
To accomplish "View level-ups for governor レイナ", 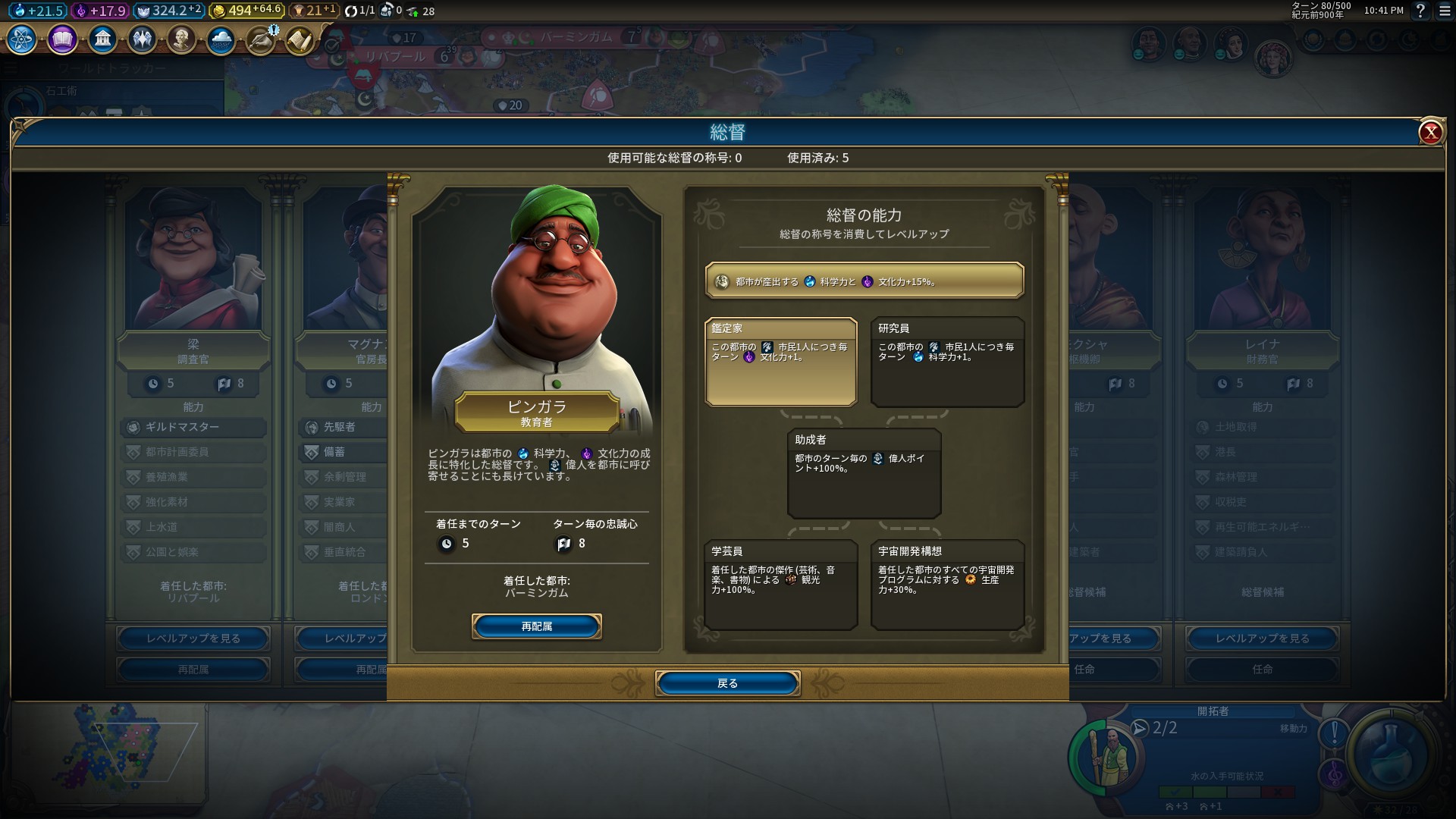I will (1262, 639).
